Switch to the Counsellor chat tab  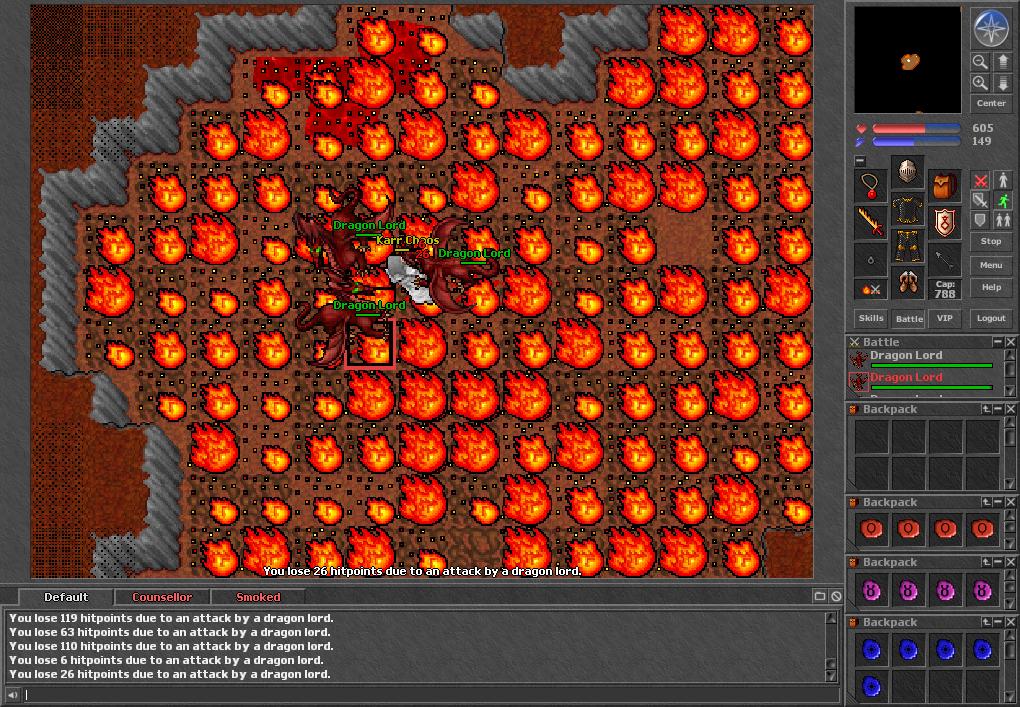162,597
